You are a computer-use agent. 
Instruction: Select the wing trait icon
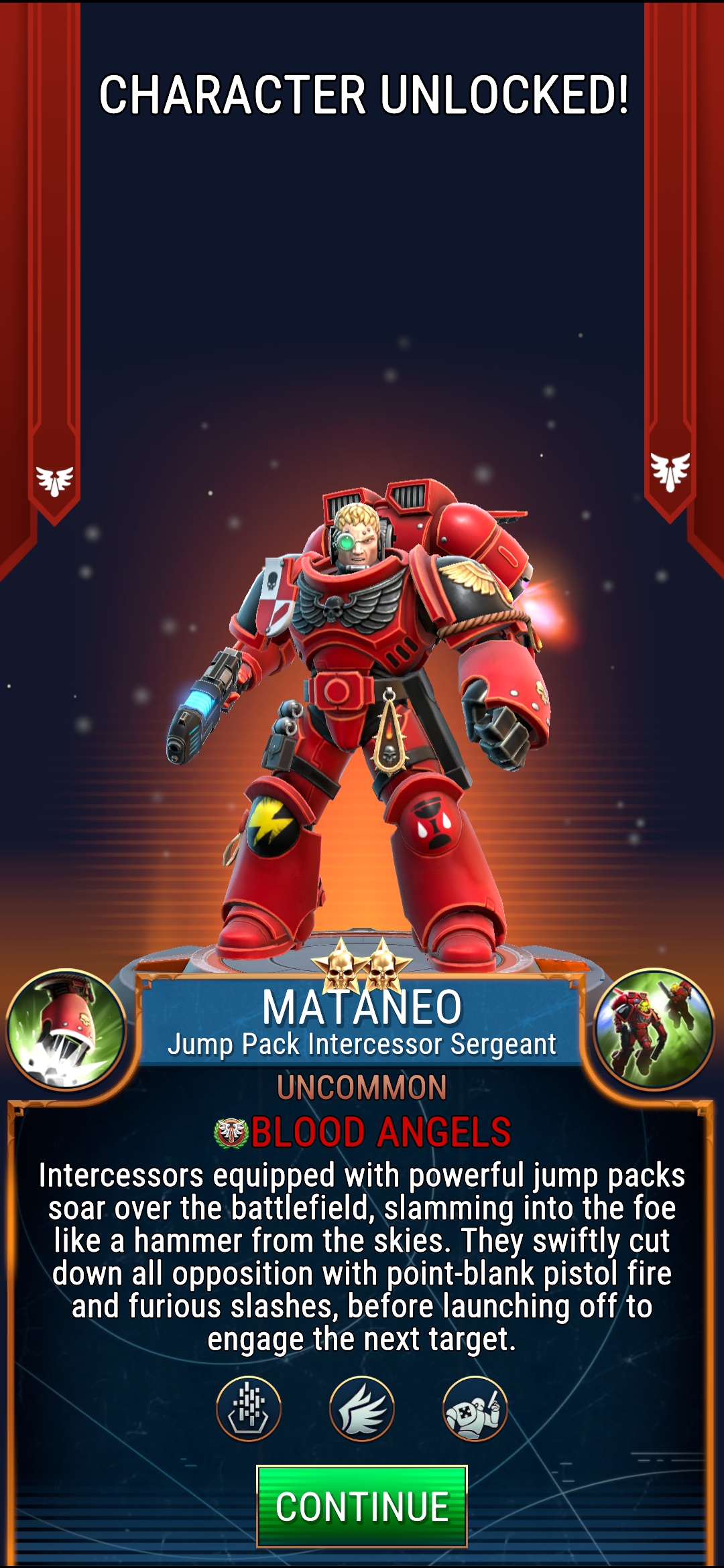[362, 1409]
